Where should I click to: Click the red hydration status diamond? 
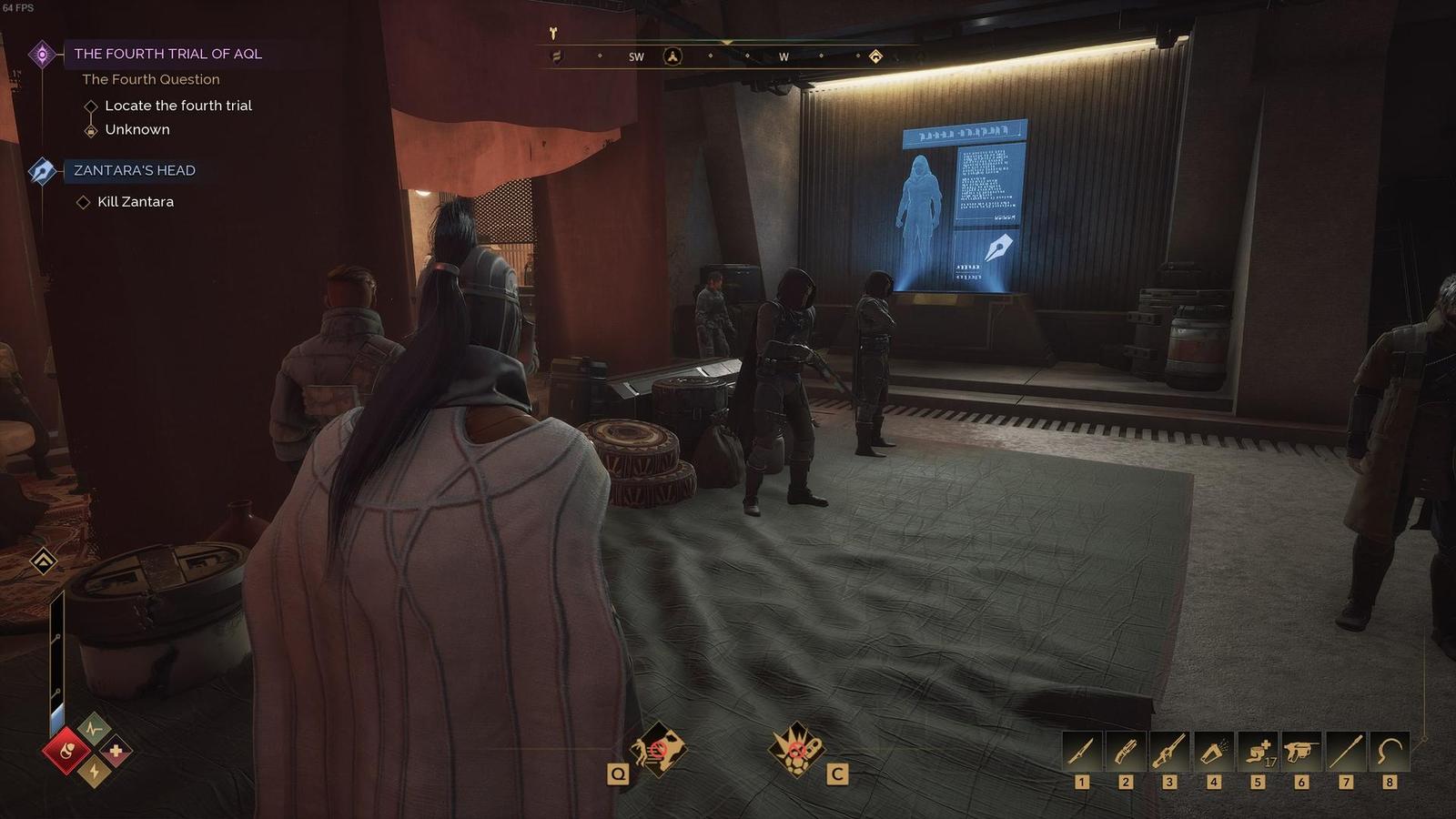[67, 752]
